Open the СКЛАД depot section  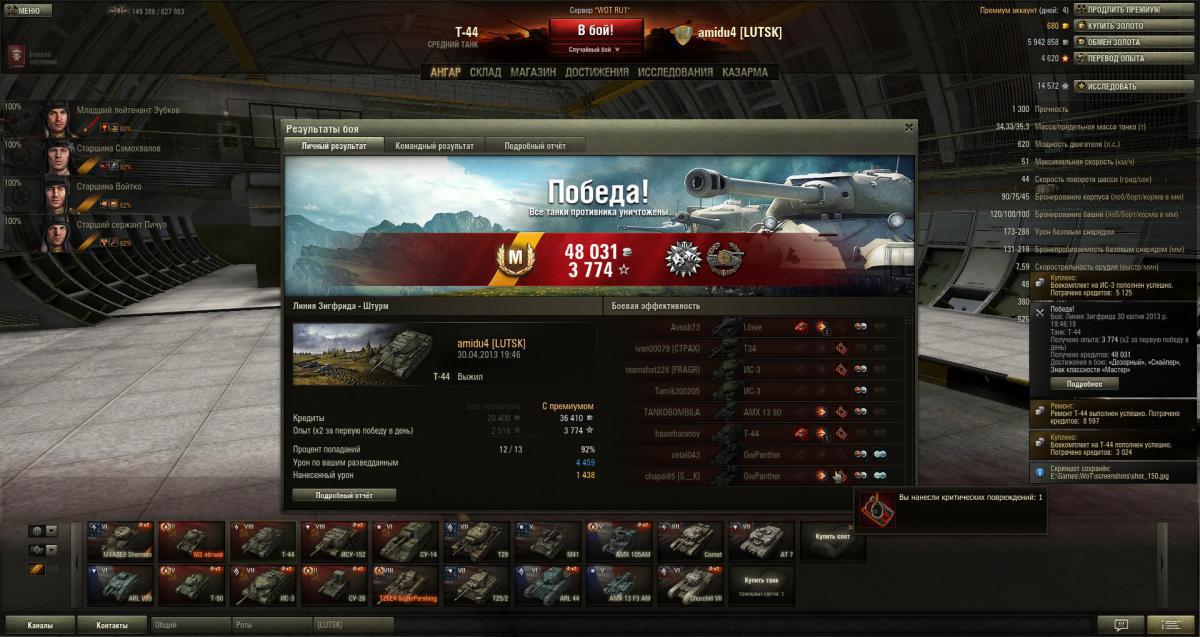click(x=485, y=72)
